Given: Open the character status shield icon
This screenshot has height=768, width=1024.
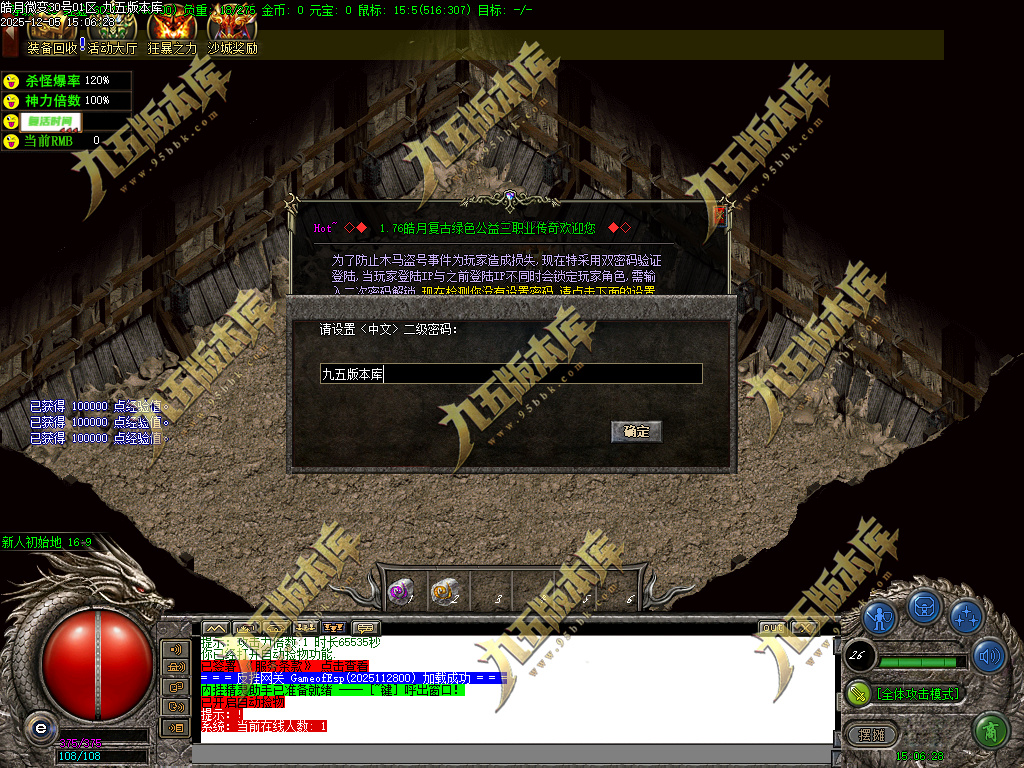Looking at the screenshot, I should pos(879,619).
